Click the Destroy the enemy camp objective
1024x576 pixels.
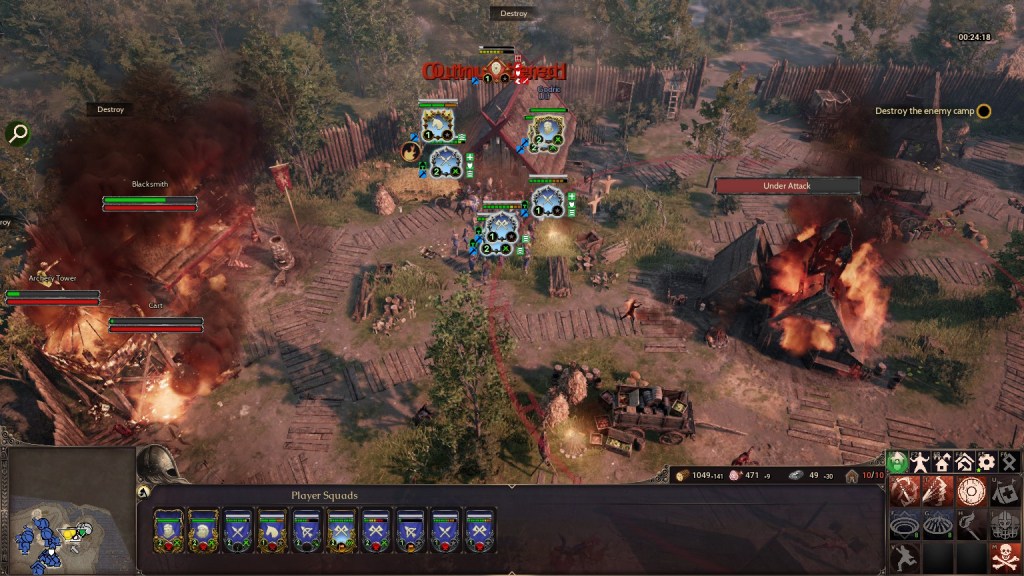coord(932,111)
